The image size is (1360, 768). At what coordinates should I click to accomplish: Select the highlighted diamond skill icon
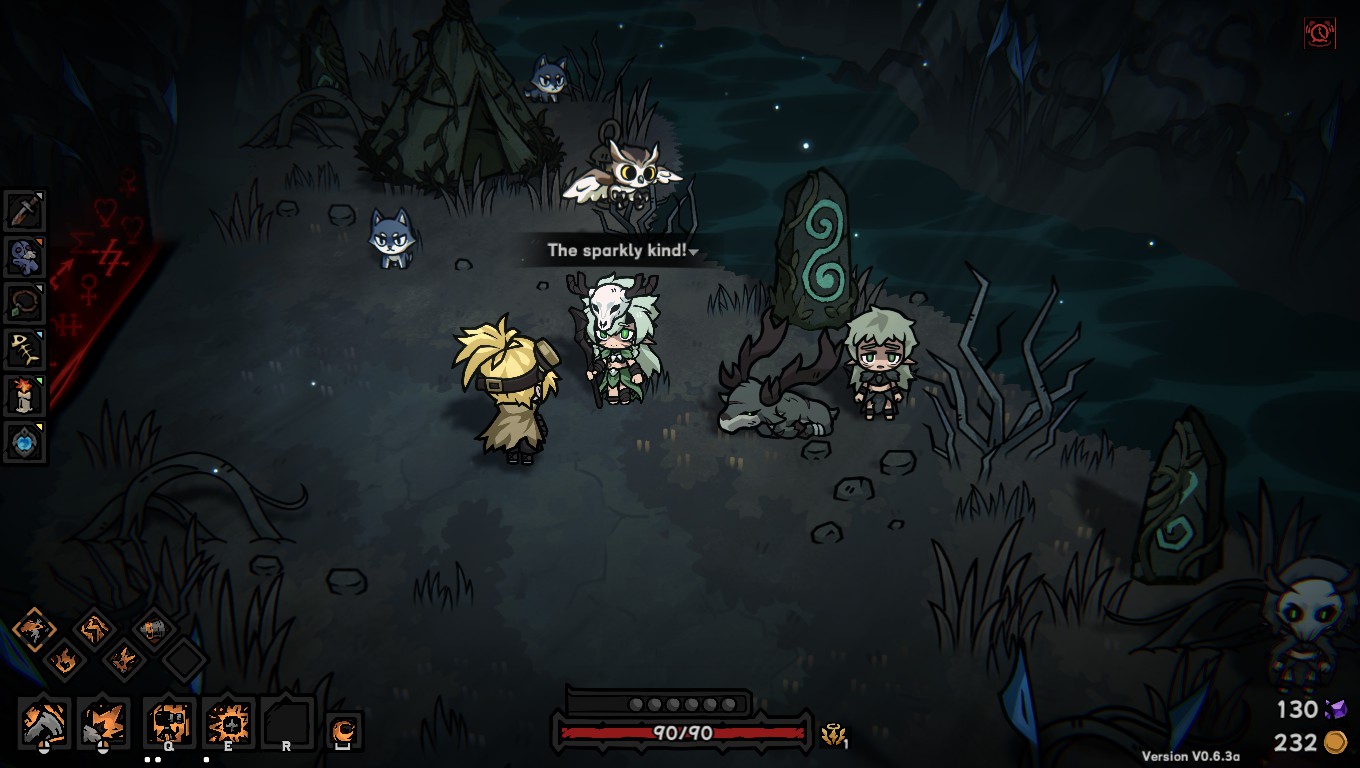click(33, 631)
